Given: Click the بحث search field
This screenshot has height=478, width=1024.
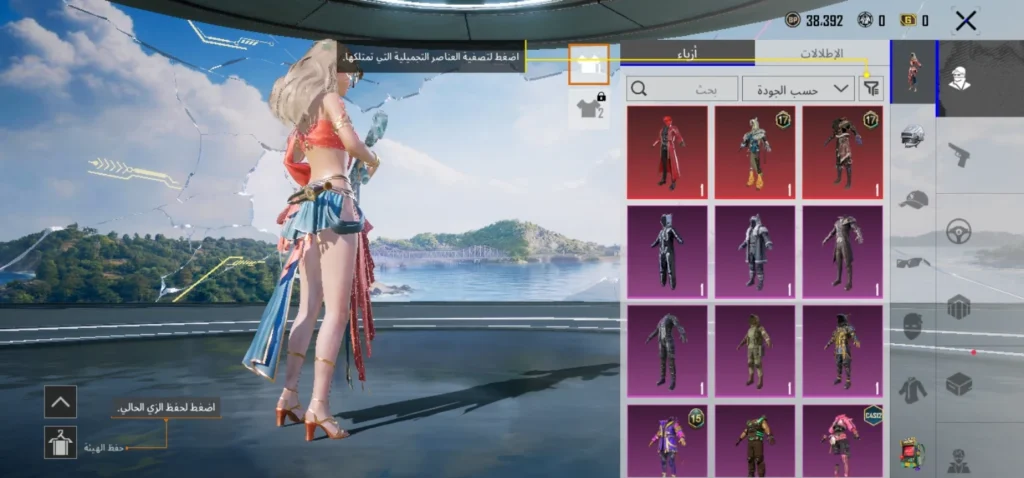Looking at the screenshot, I should (682, 89).
